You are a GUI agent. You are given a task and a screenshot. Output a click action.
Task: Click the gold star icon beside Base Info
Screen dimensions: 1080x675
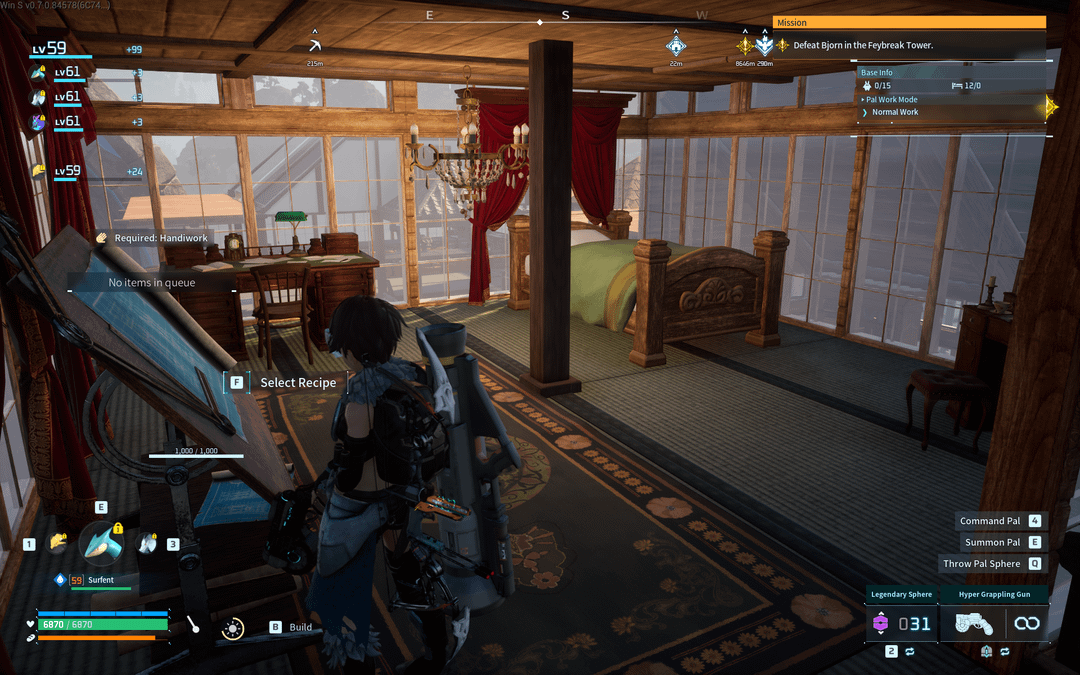[1049, 106]
